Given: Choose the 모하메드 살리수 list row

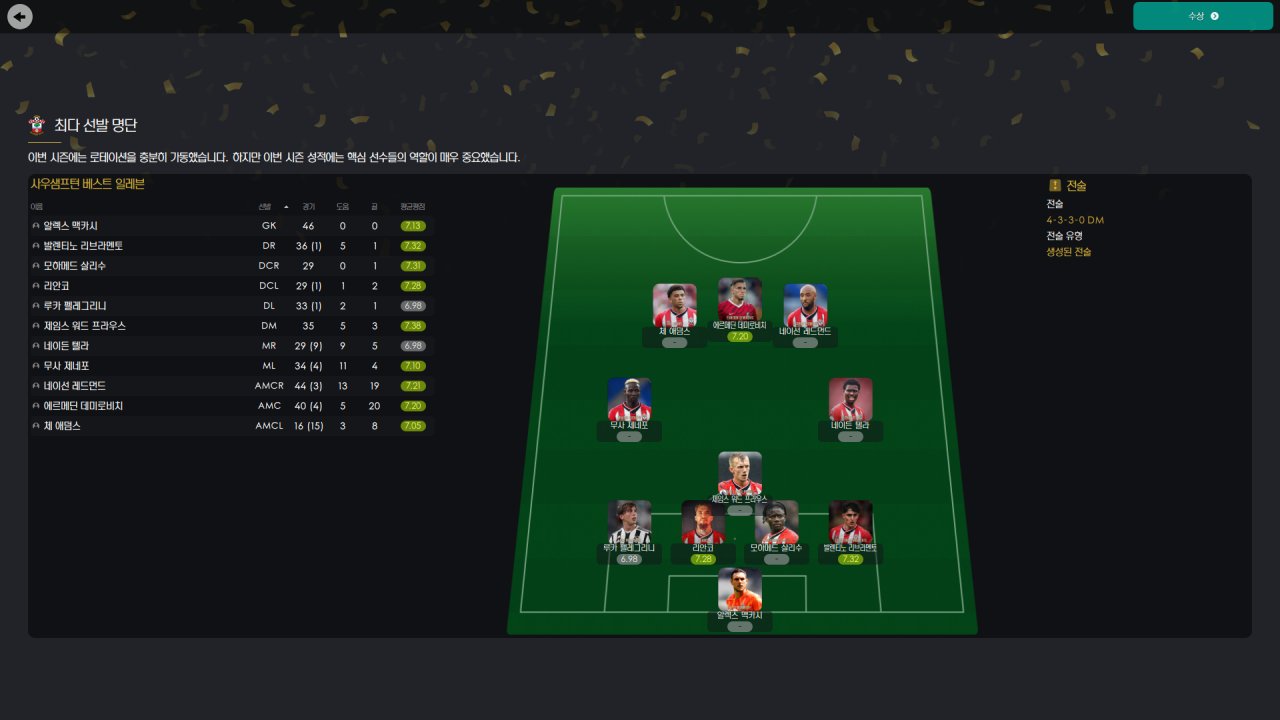Looking at the screenshot, I should coord(74,266).
